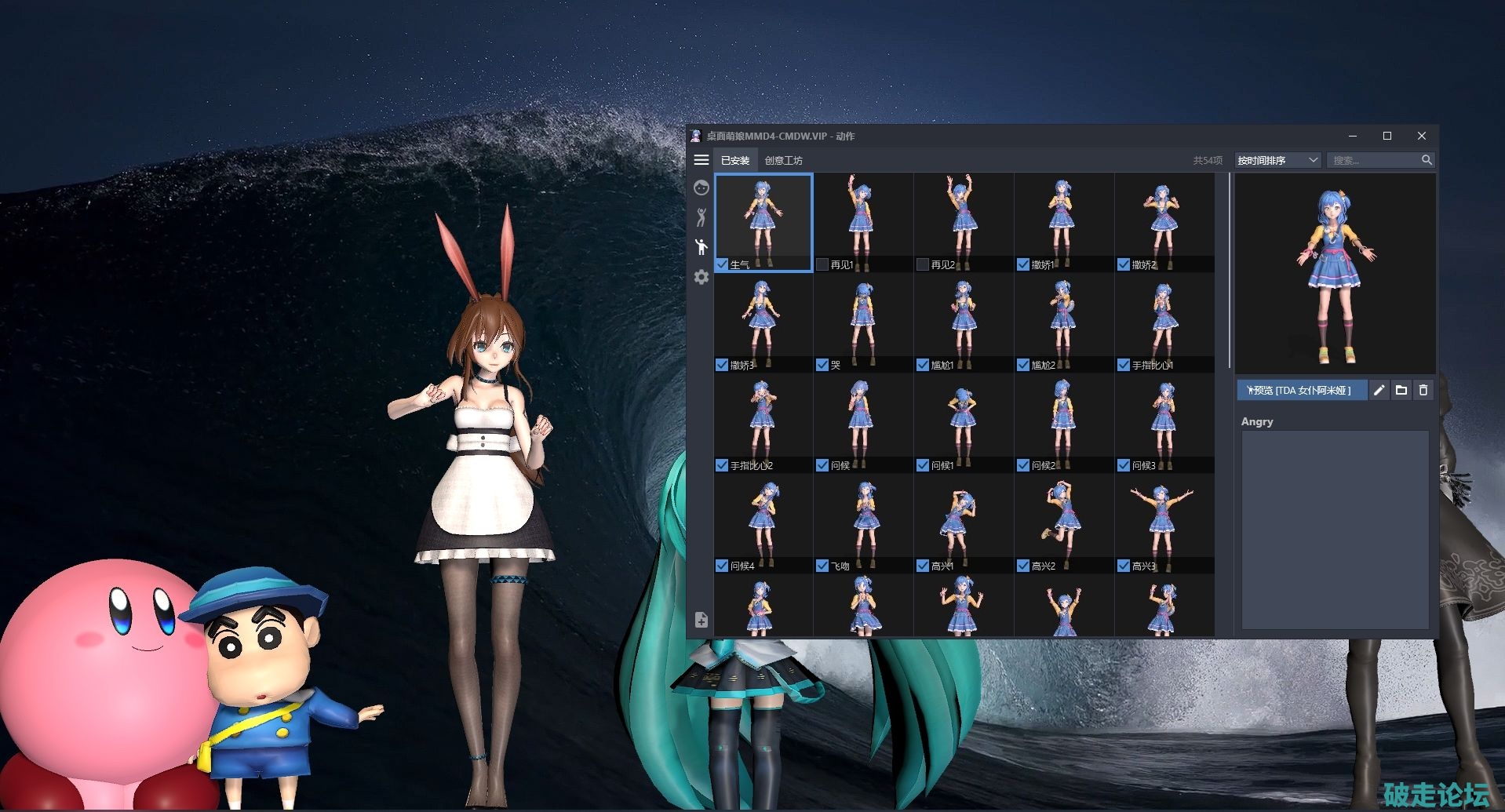Open the settings gear in the sidebar
Image resolution: width=1505 pixels, height=812 pixels.
pos(701,277)
